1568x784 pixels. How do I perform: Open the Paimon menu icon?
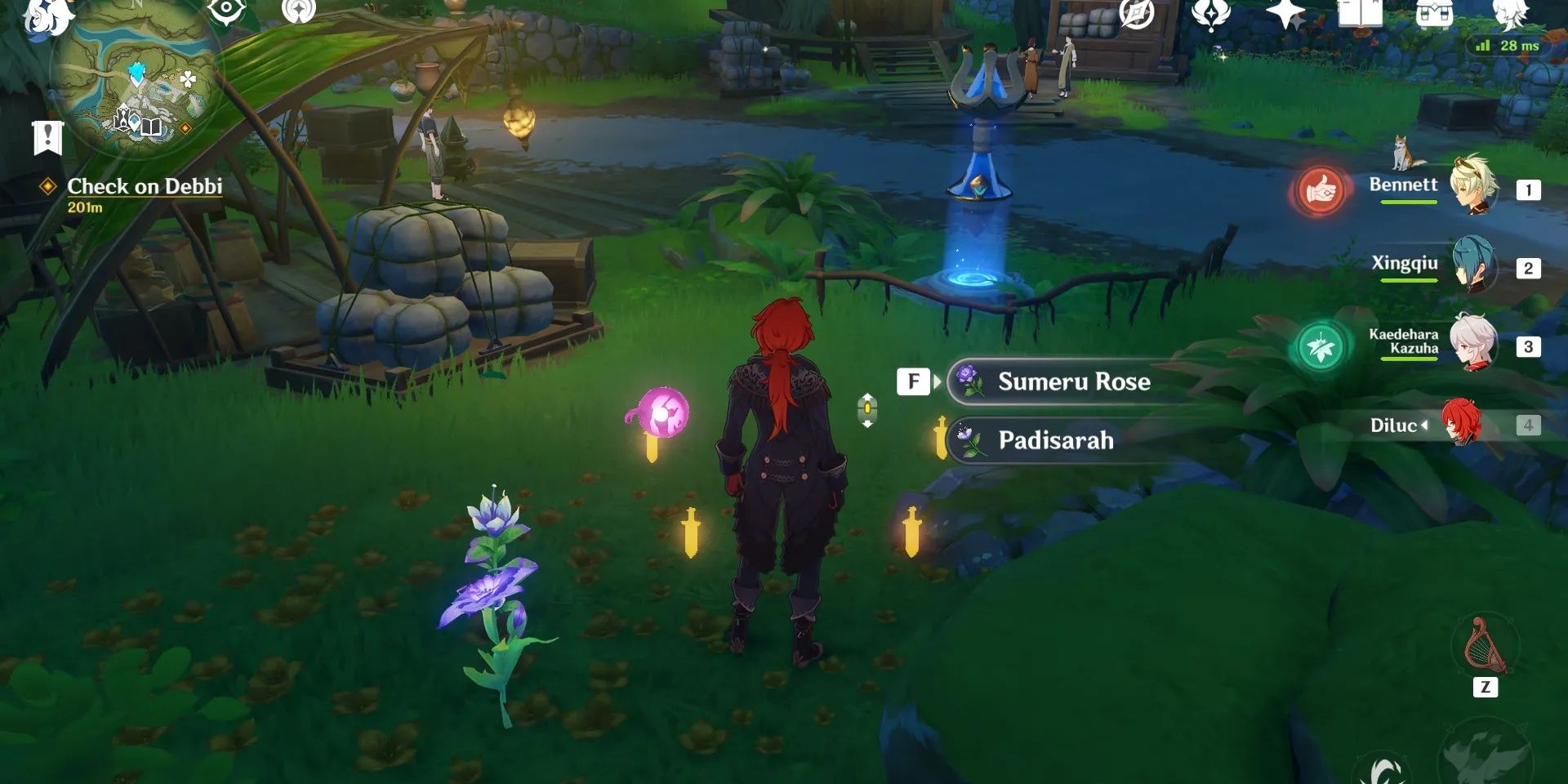pos(49,16)
